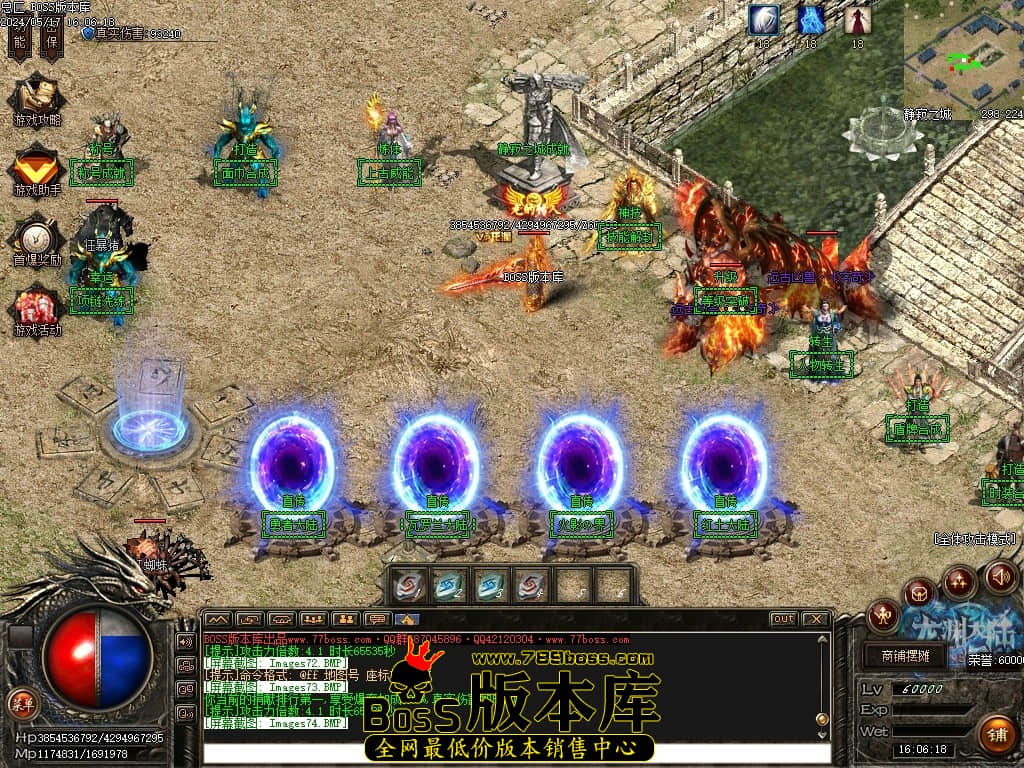
Task: Click the round orange 铺 shop button
Action: click(x=996, y=734)
